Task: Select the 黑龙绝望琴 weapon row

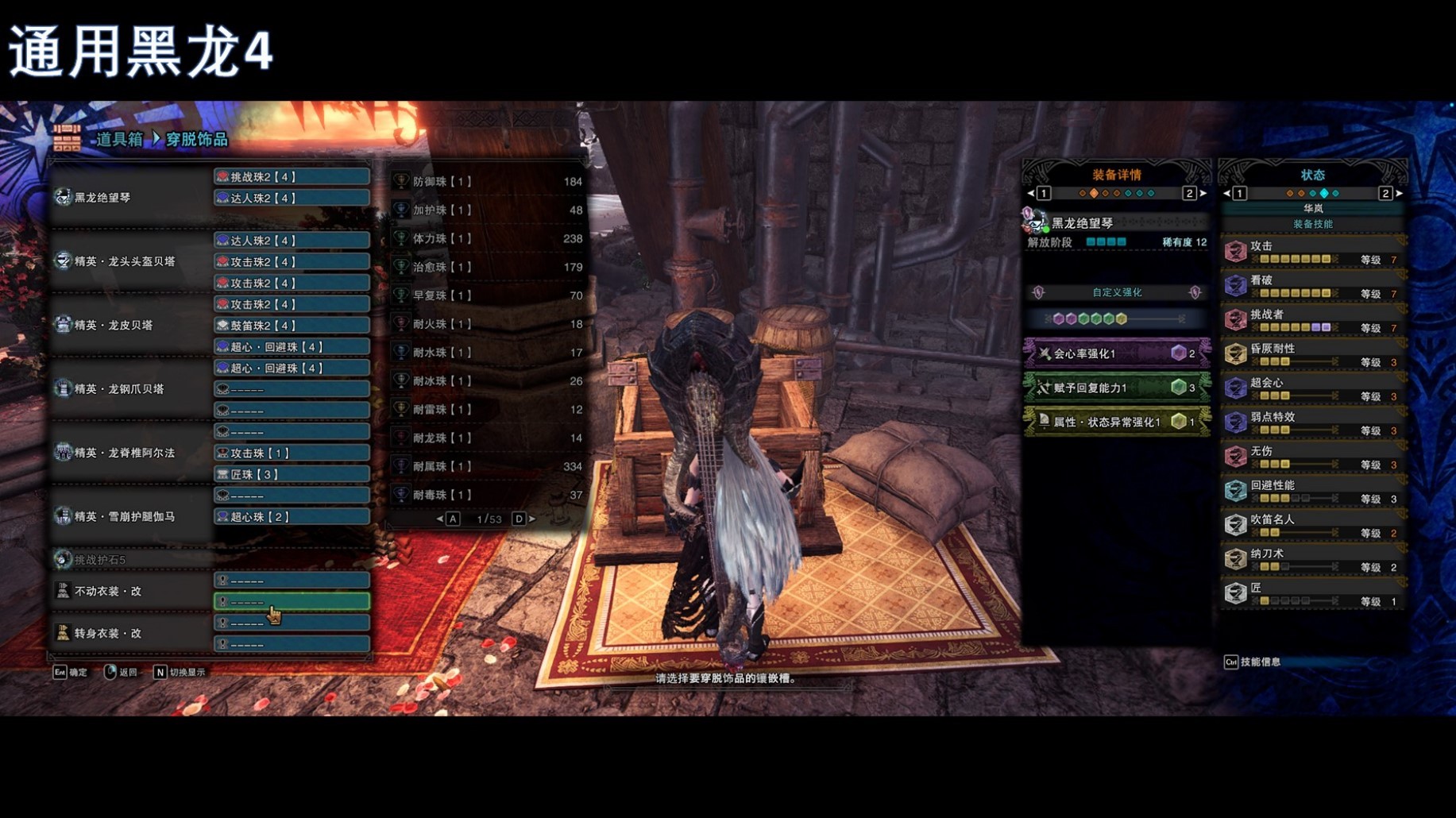Action: (x=127, y=198)
